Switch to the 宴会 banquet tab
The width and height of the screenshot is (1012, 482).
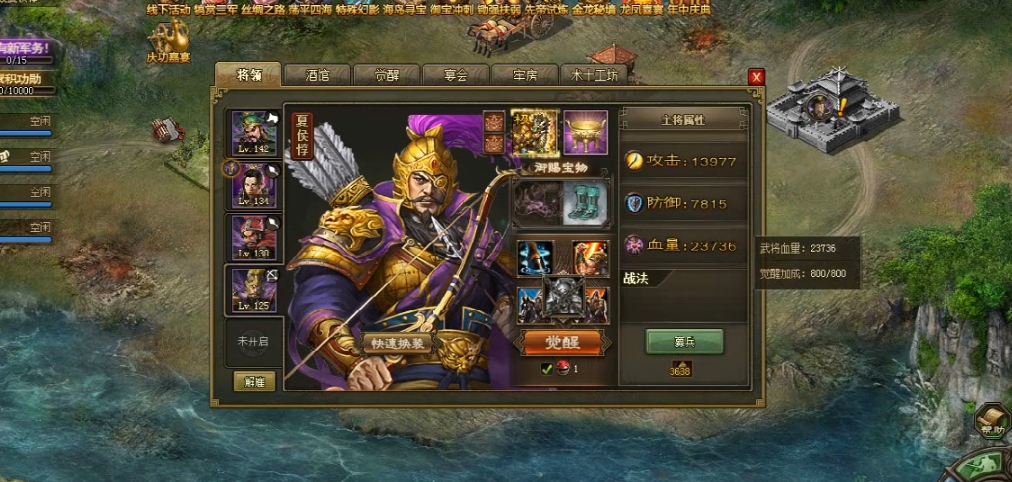(455, 75)
